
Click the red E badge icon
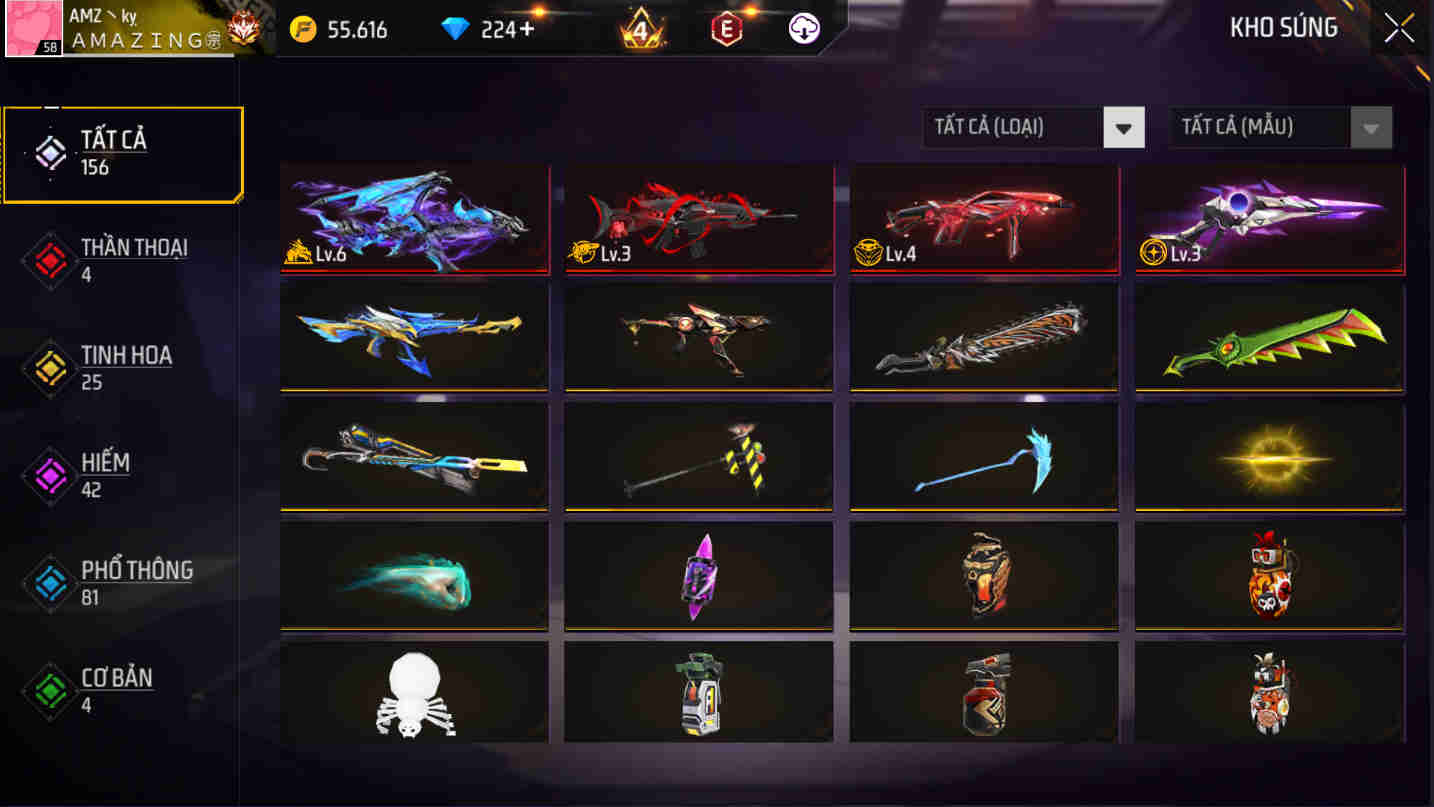[x=729, y=29]
